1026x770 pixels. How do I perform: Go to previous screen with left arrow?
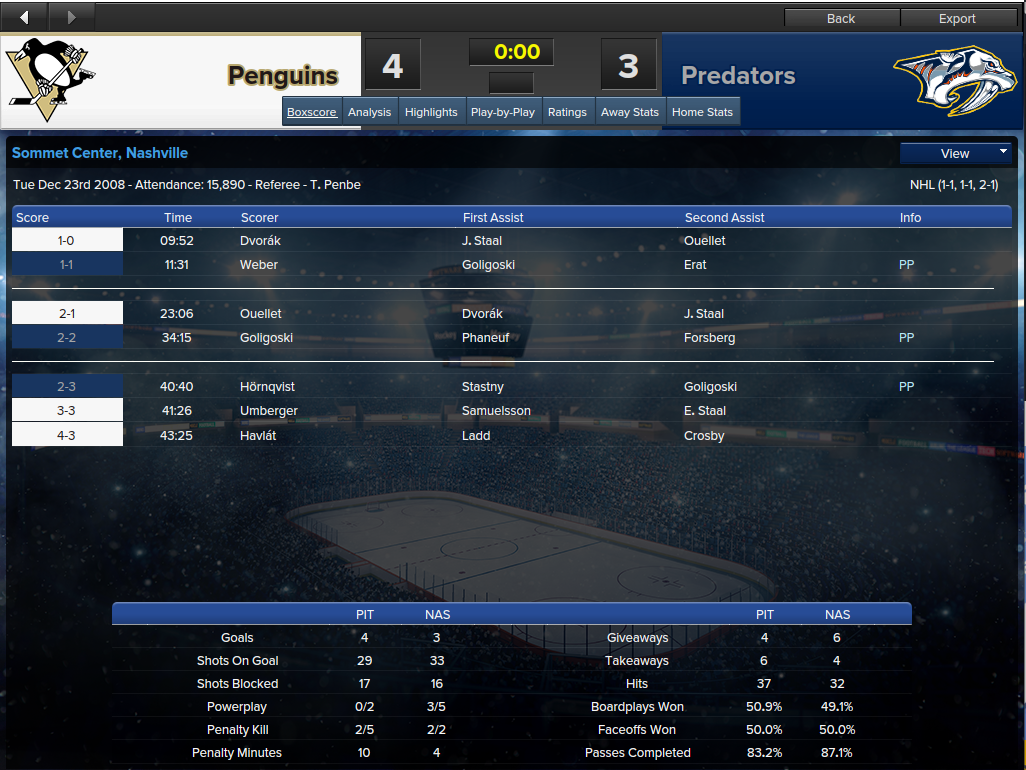(24, 17)
